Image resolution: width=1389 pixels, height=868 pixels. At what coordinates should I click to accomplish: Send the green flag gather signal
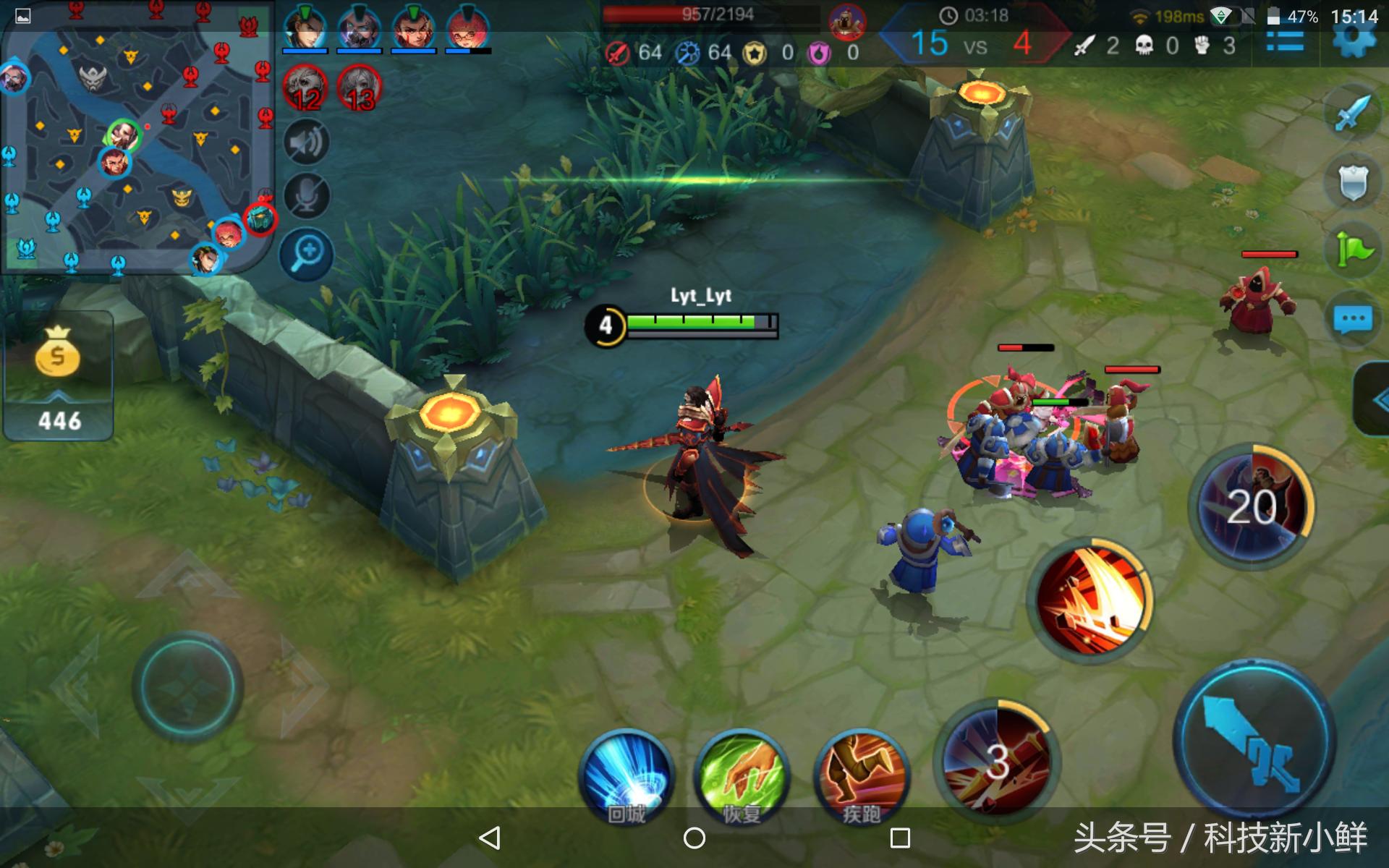pyautogui.click(x=1352, y=250)
